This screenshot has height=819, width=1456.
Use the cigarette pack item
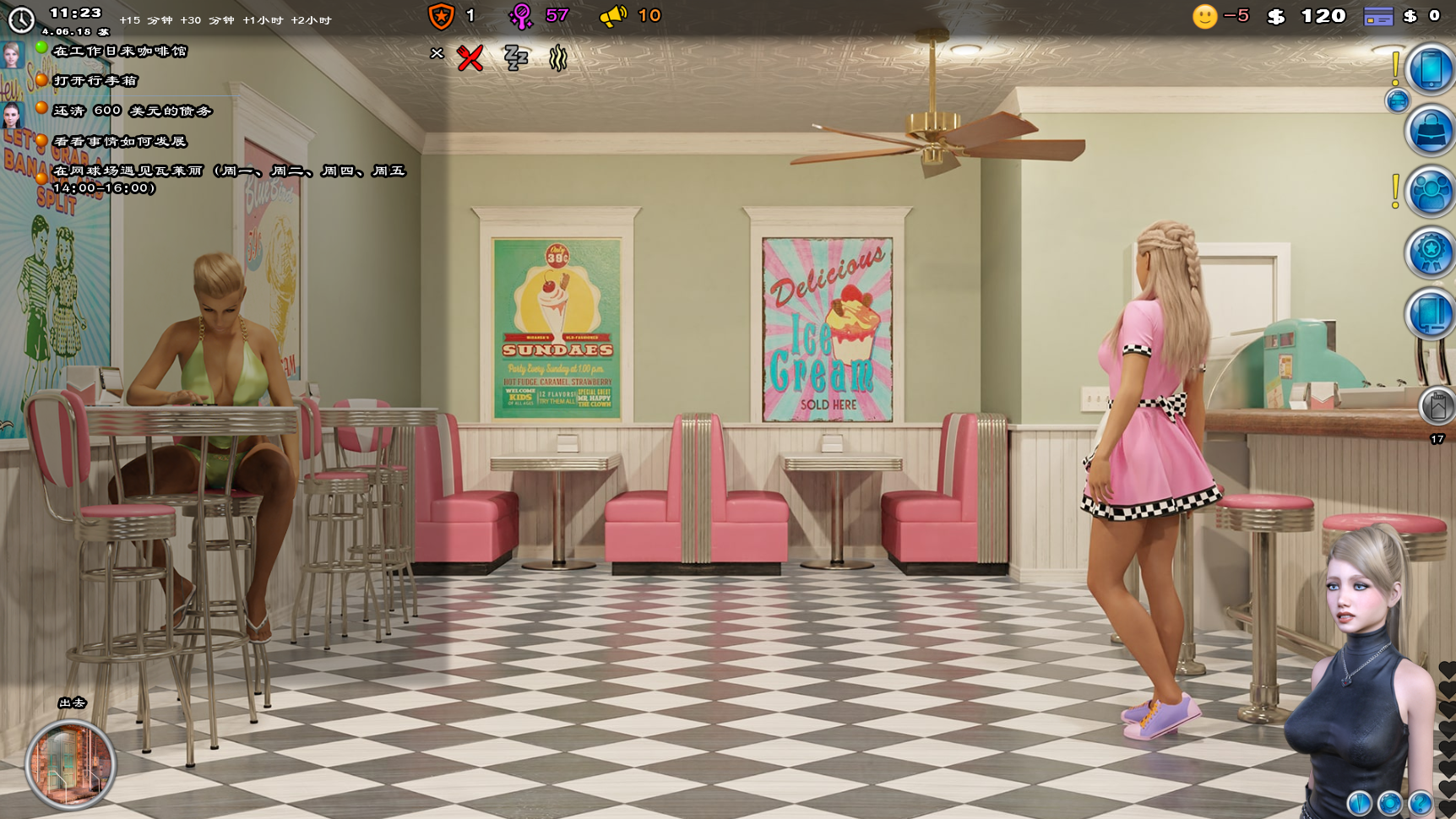[1436, 407]
